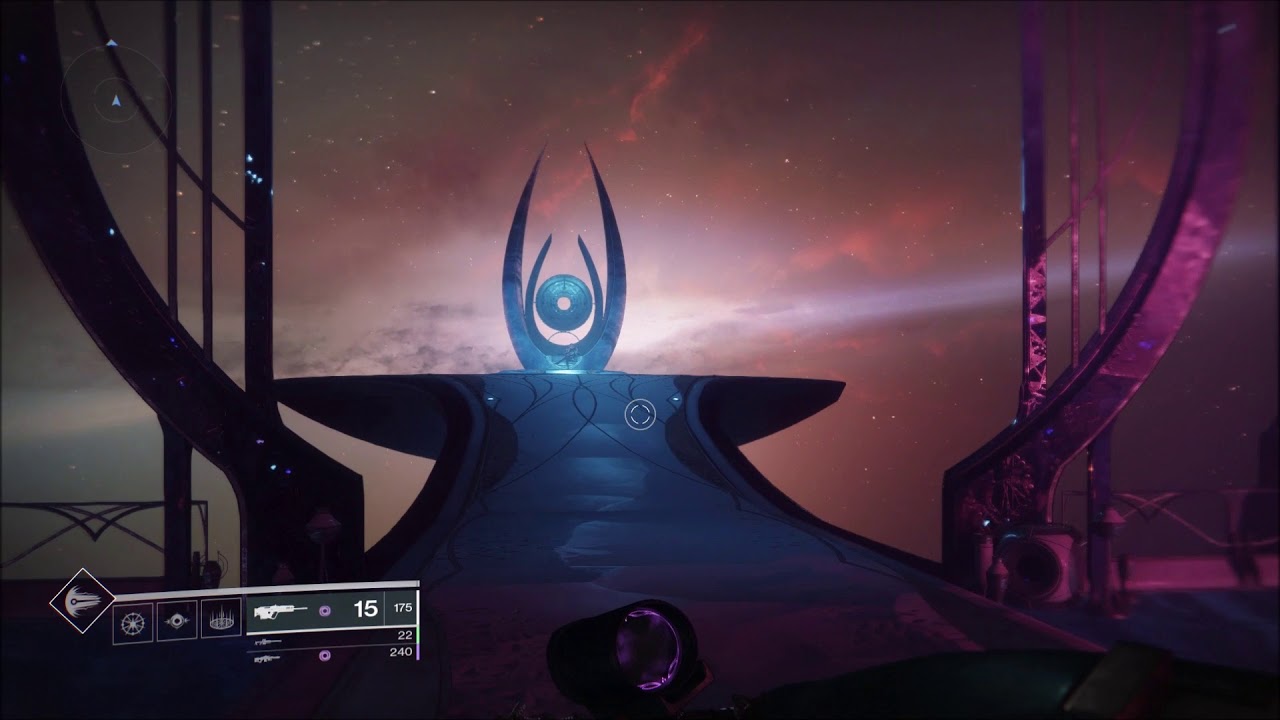Image resolution: width=1280 pixels, height=720 pixels.
Task: Select the equipped void rifle weapon slot
Action: 330,609
